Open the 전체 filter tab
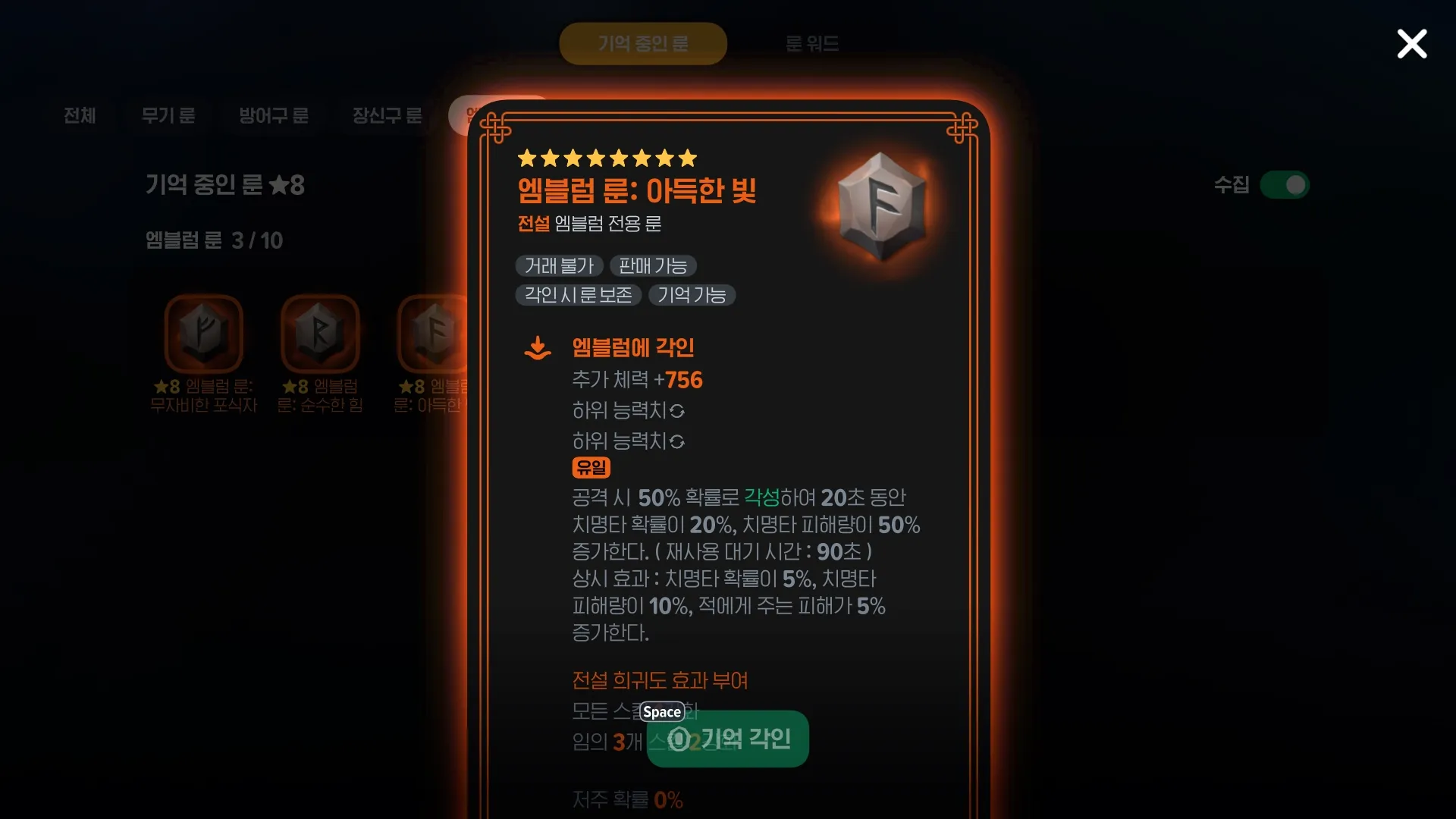This screenshot has width=1456, height=819. coord(80,116)
